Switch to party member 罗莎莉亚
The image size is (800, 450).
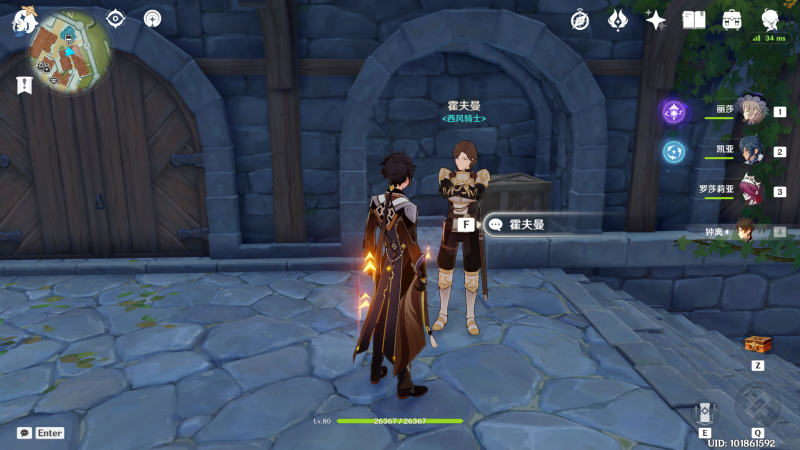coord(752,191)
